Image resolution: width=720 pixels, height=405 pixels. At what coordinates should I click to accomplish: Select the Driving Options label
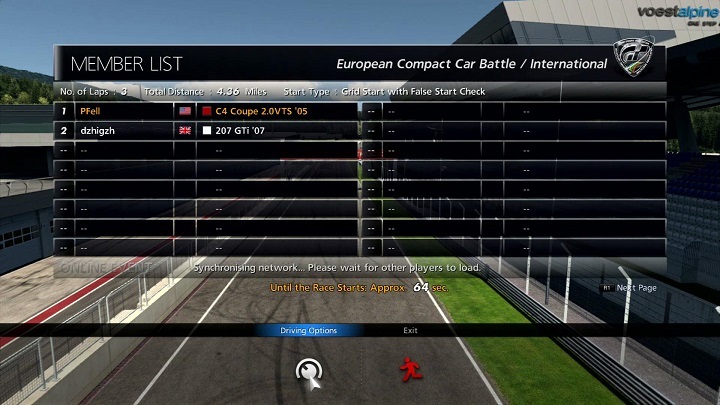click(308, 331)
